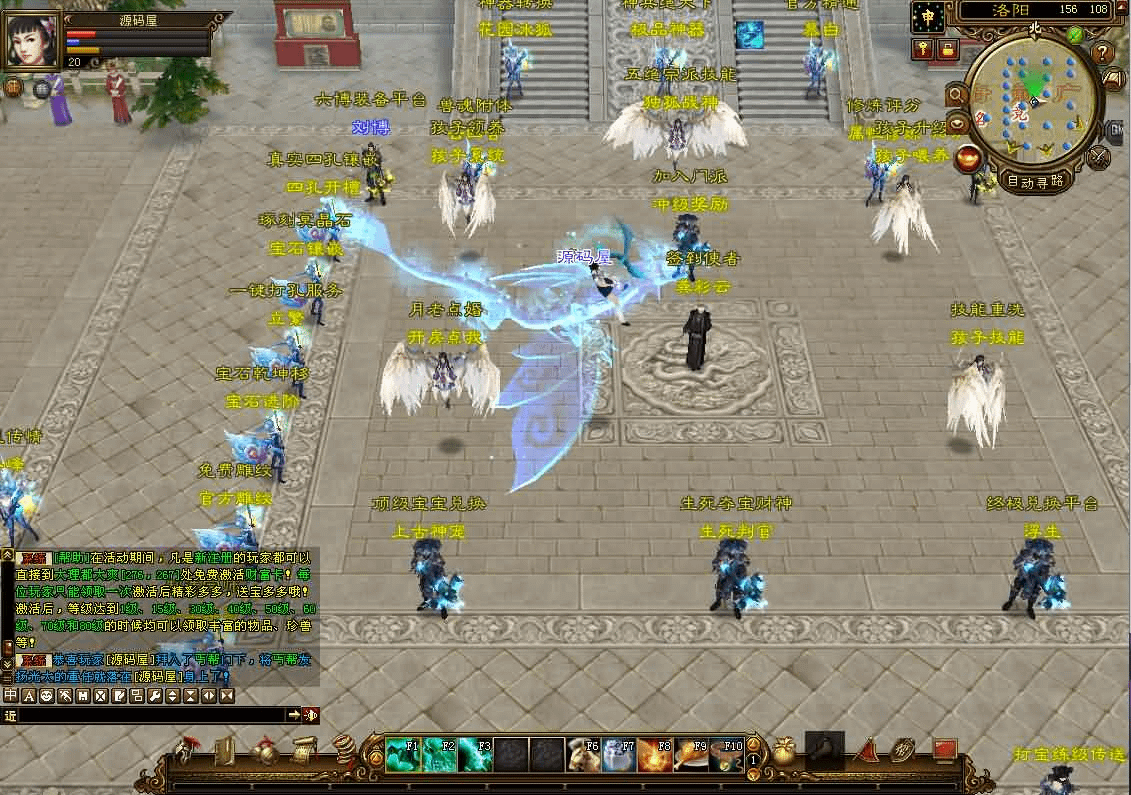The height and width of the screenshot is (795, 1131).
Task: Click the wrench chat settings button
Action: [155, 695]
